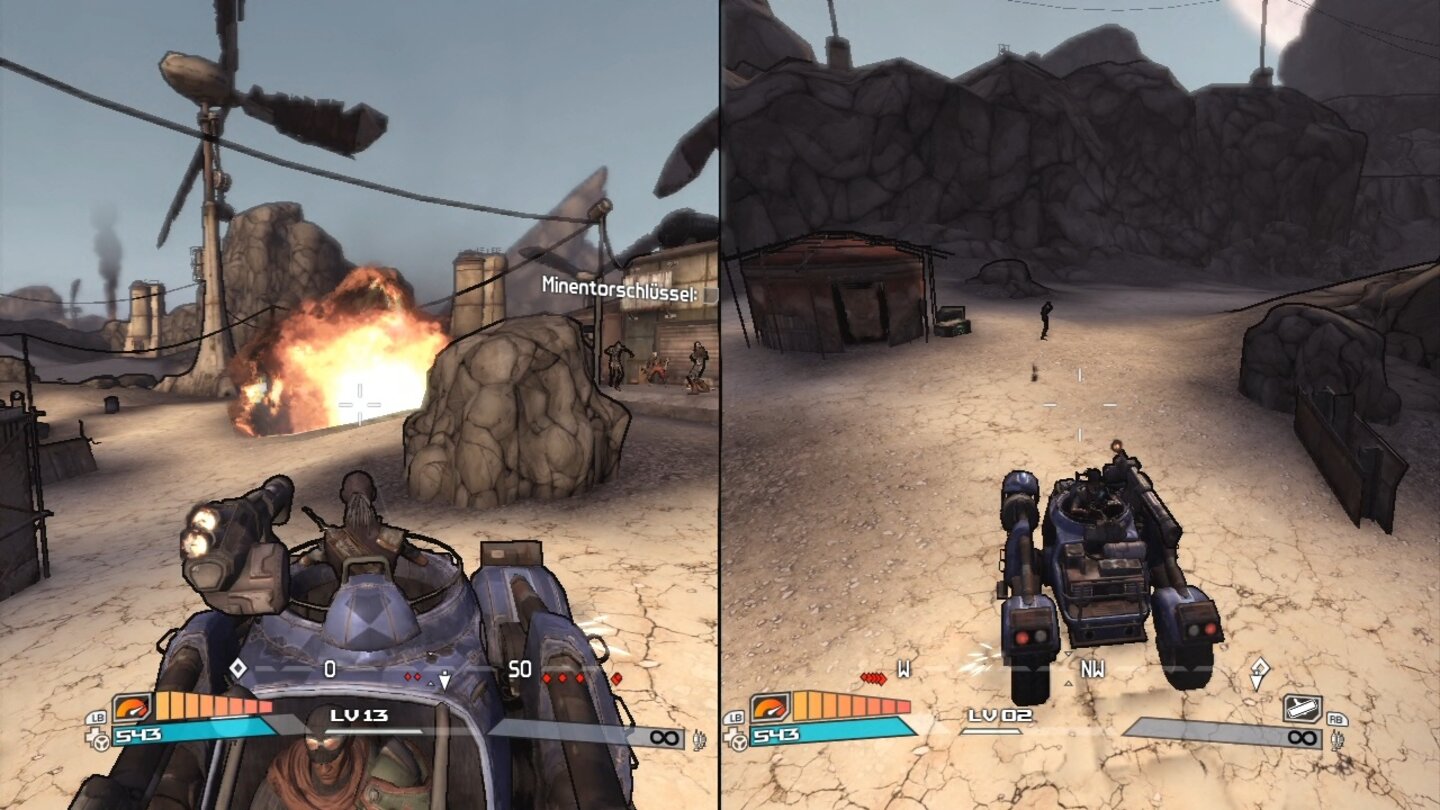Select the boost speedometer icon on left HUD

point(132,707)
